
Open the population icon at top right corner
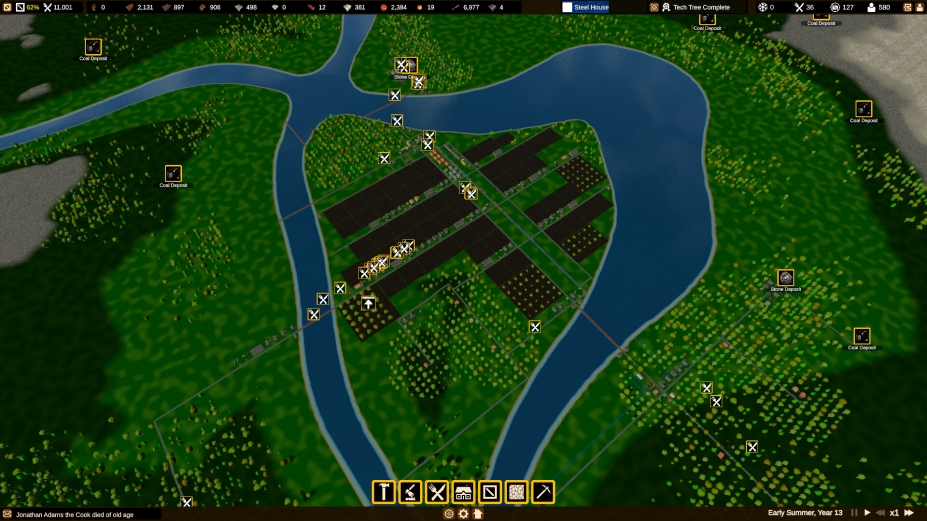[918, 7]
